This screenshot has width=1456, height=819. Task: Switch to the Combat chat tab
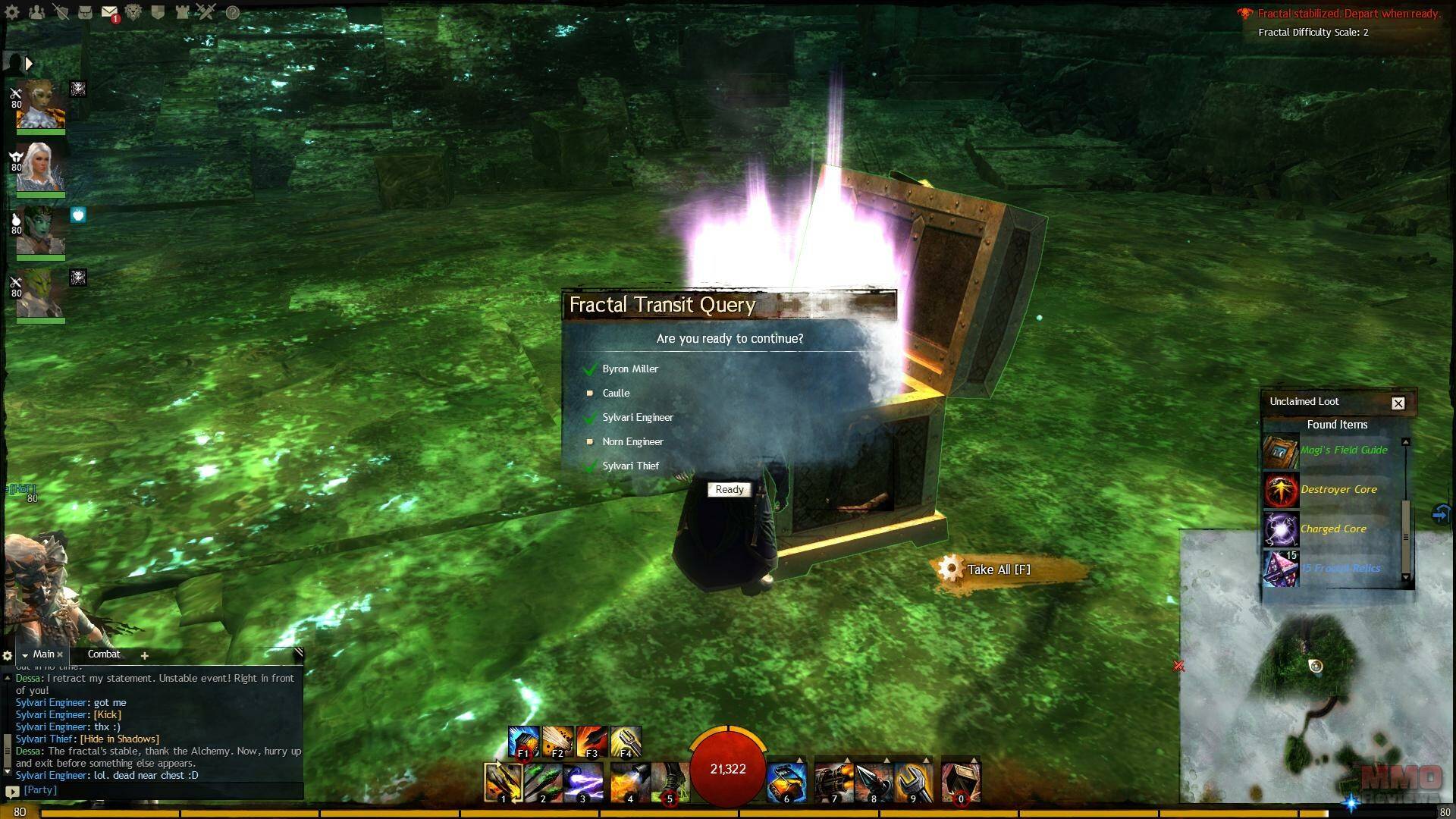(104, 654)
